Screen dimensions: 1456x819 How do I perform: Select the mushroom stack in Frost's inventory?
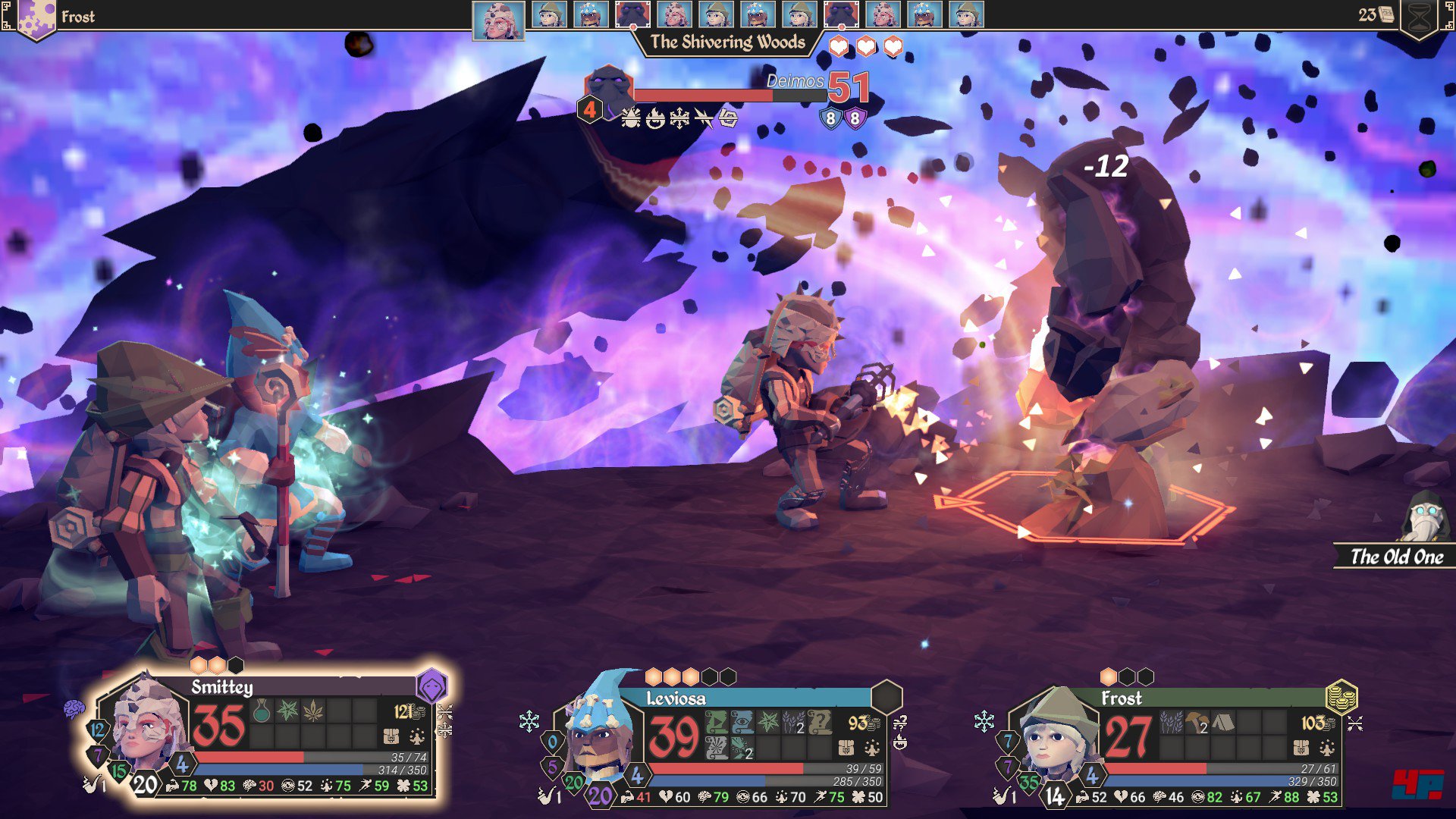click(1197, 722)
